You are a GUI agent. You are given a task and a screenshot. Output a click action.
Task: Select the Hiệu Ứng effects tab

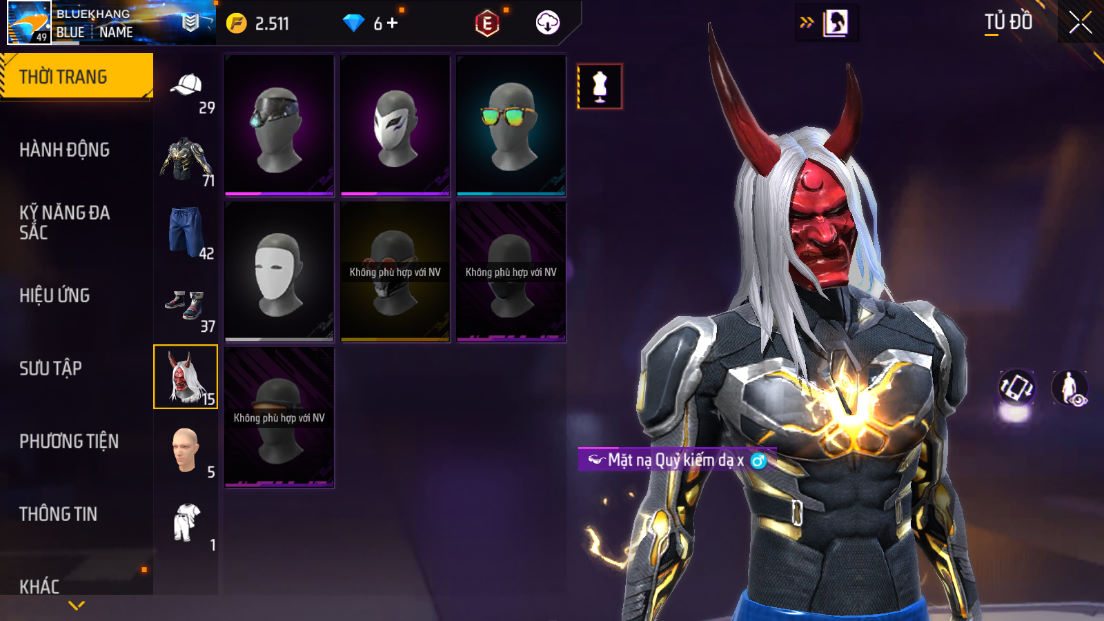55,295
